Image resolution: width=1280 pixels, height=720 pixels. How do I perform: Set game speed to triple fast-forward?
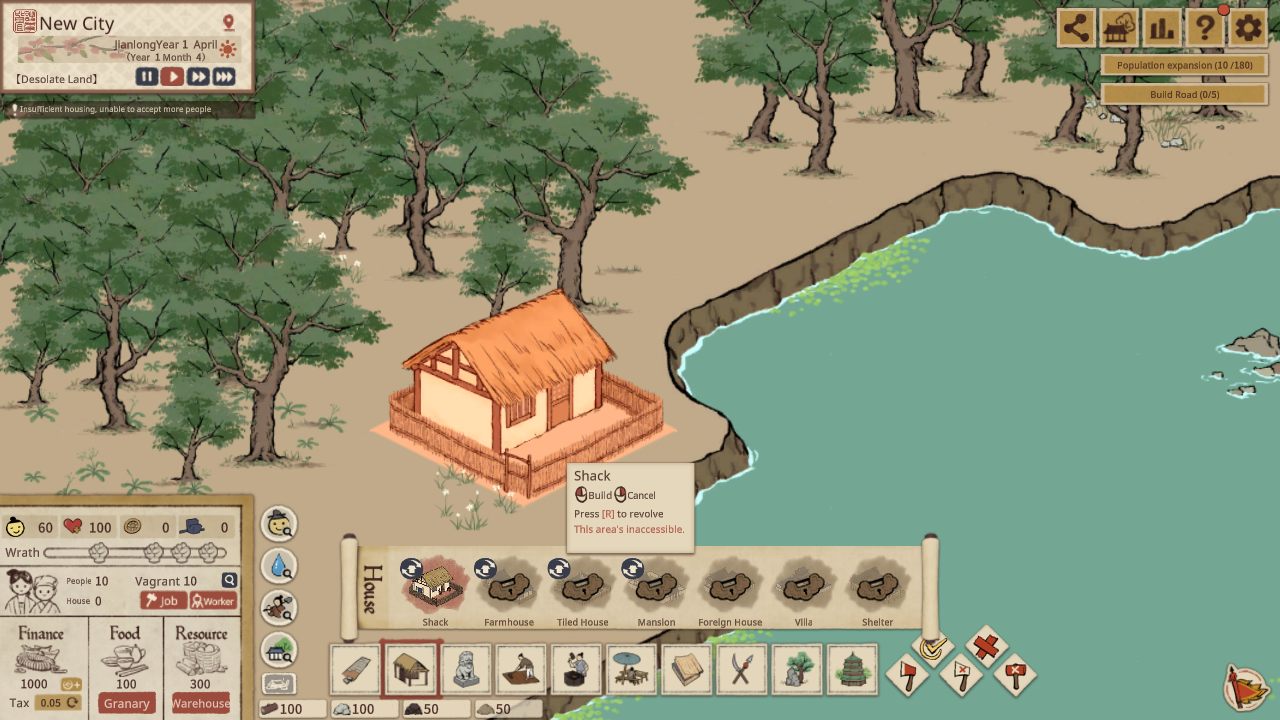(224, 77)
